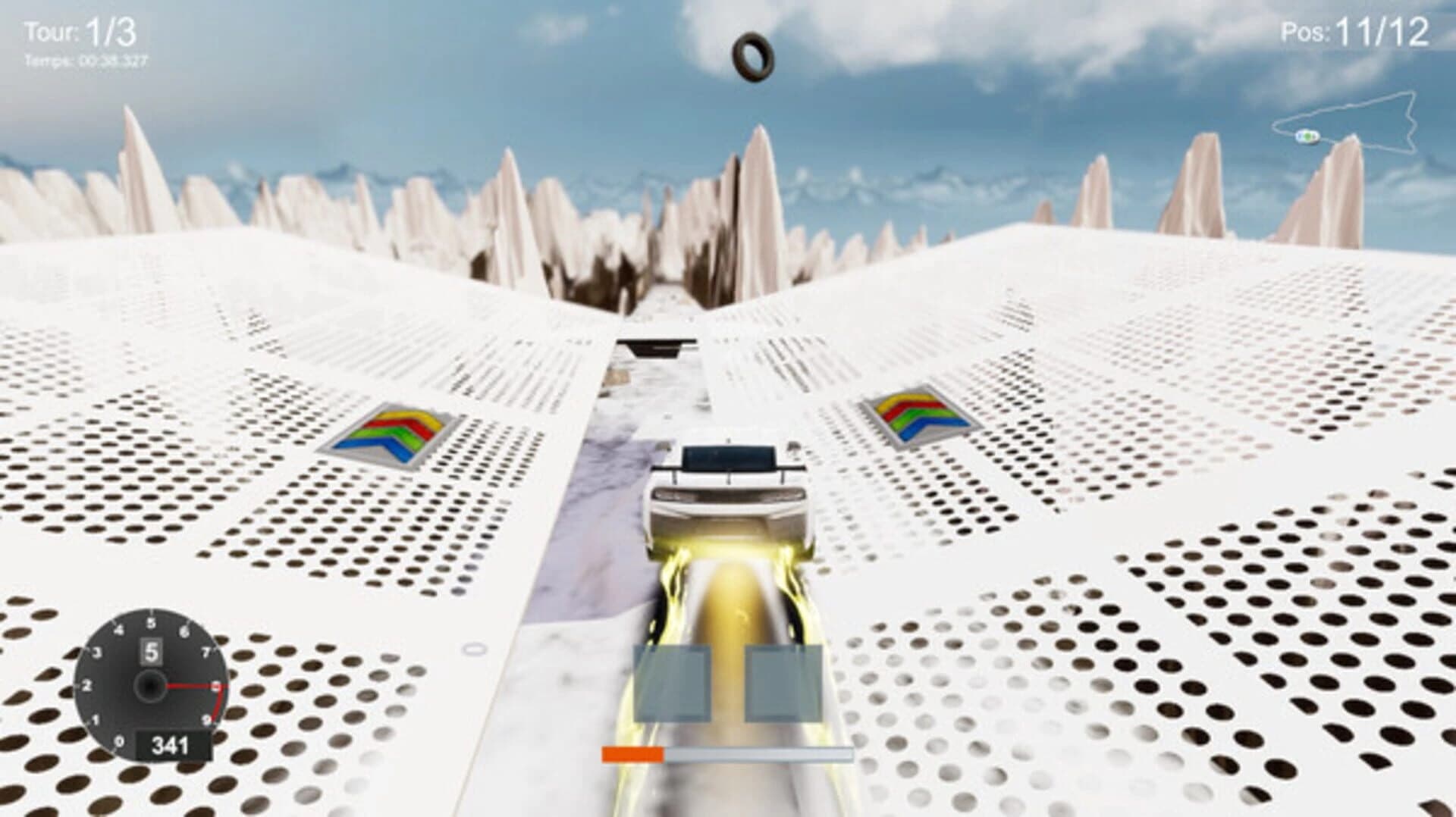Click the orange boost progress bar
The height and width of the screenshot is (817, 1456).
coord(634,752)
